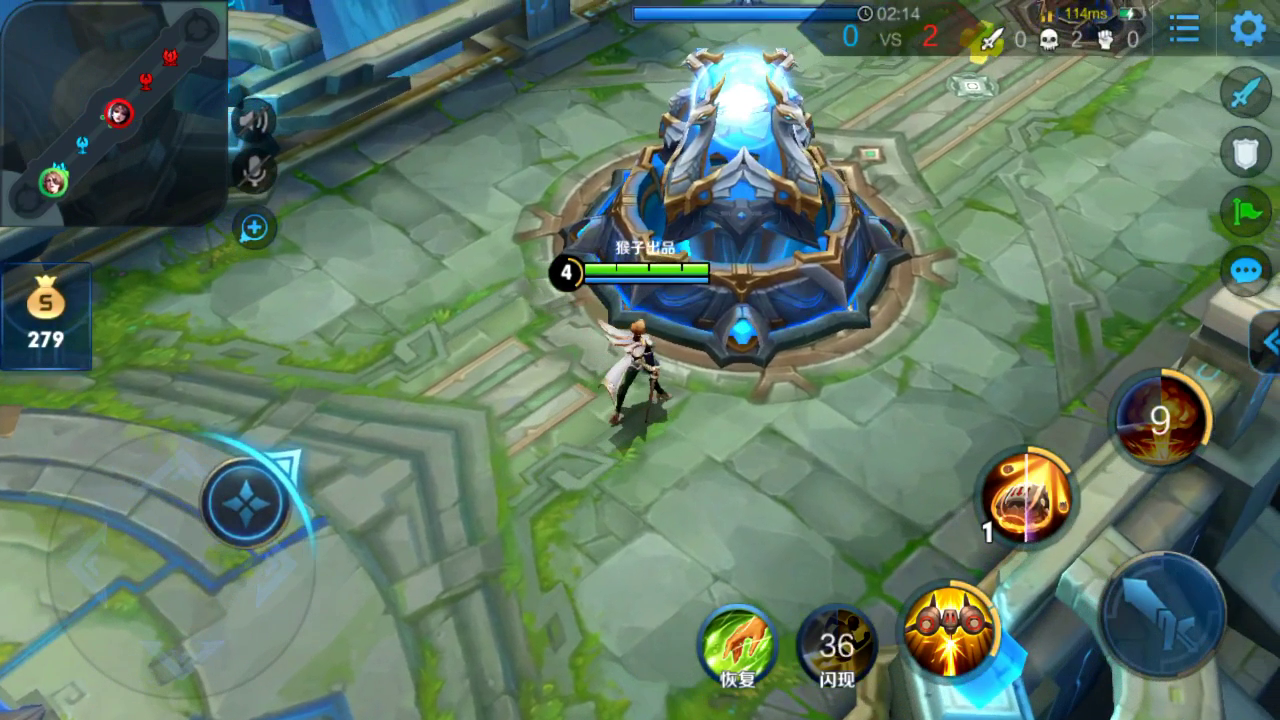The width and height of the screenshot is (1280, 720).
Task: Toggle the speaker sound button
Action: click(x=254, y=121)
